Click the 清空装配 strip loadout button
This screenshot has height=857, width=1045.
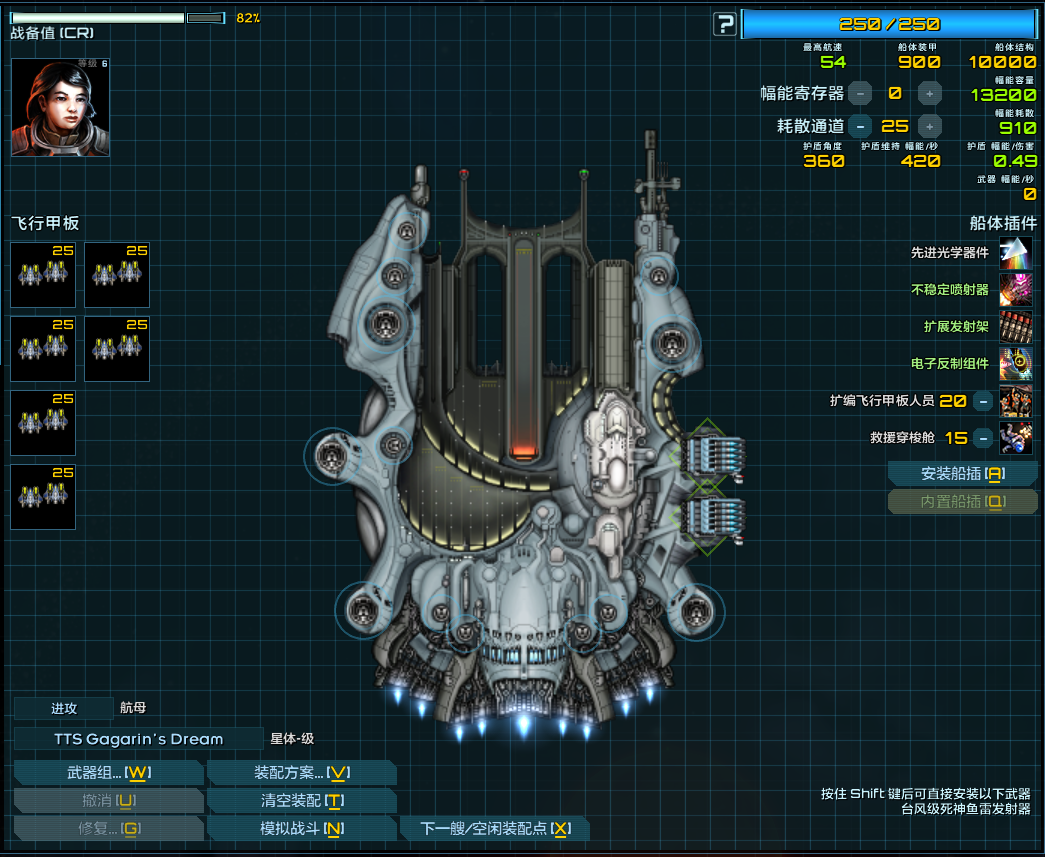click(x=301, y=801)
